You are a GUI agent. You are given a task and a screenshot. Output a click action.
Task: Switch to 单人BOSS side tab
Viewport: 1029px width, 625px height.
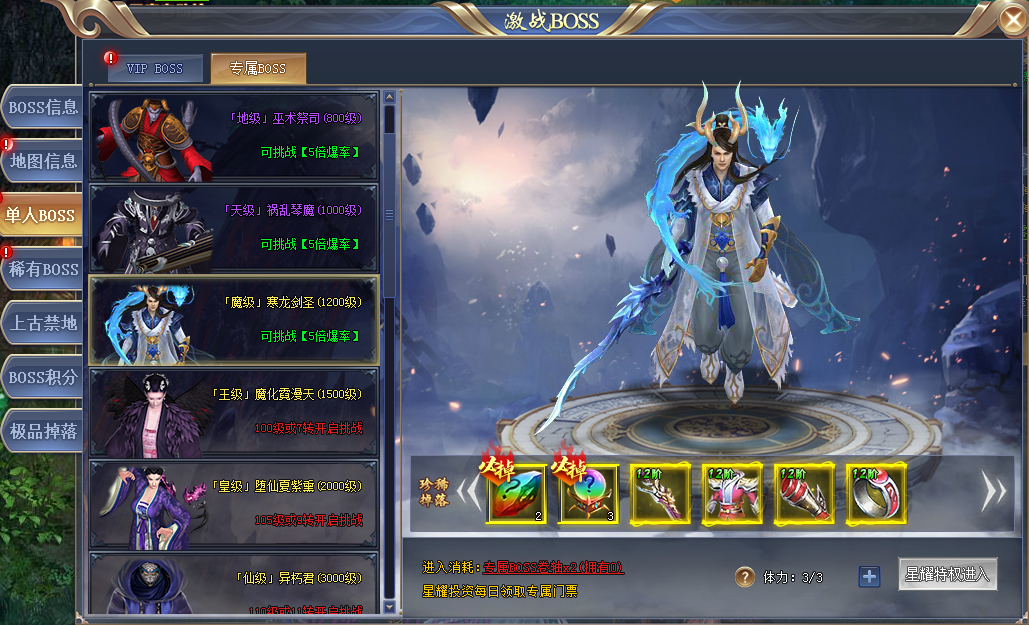[40, 216]
